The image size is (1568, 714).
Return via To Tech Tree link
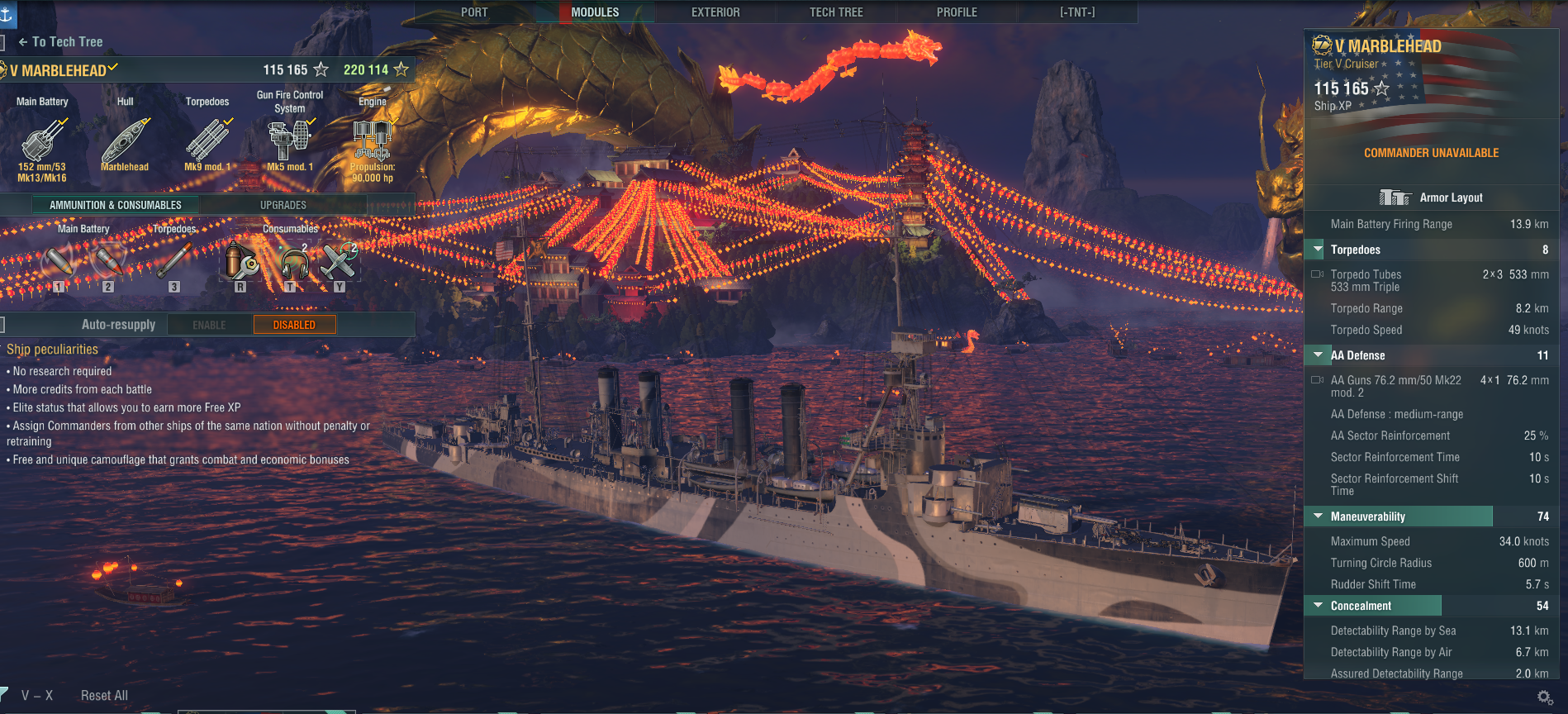click(x=61, y=42)
